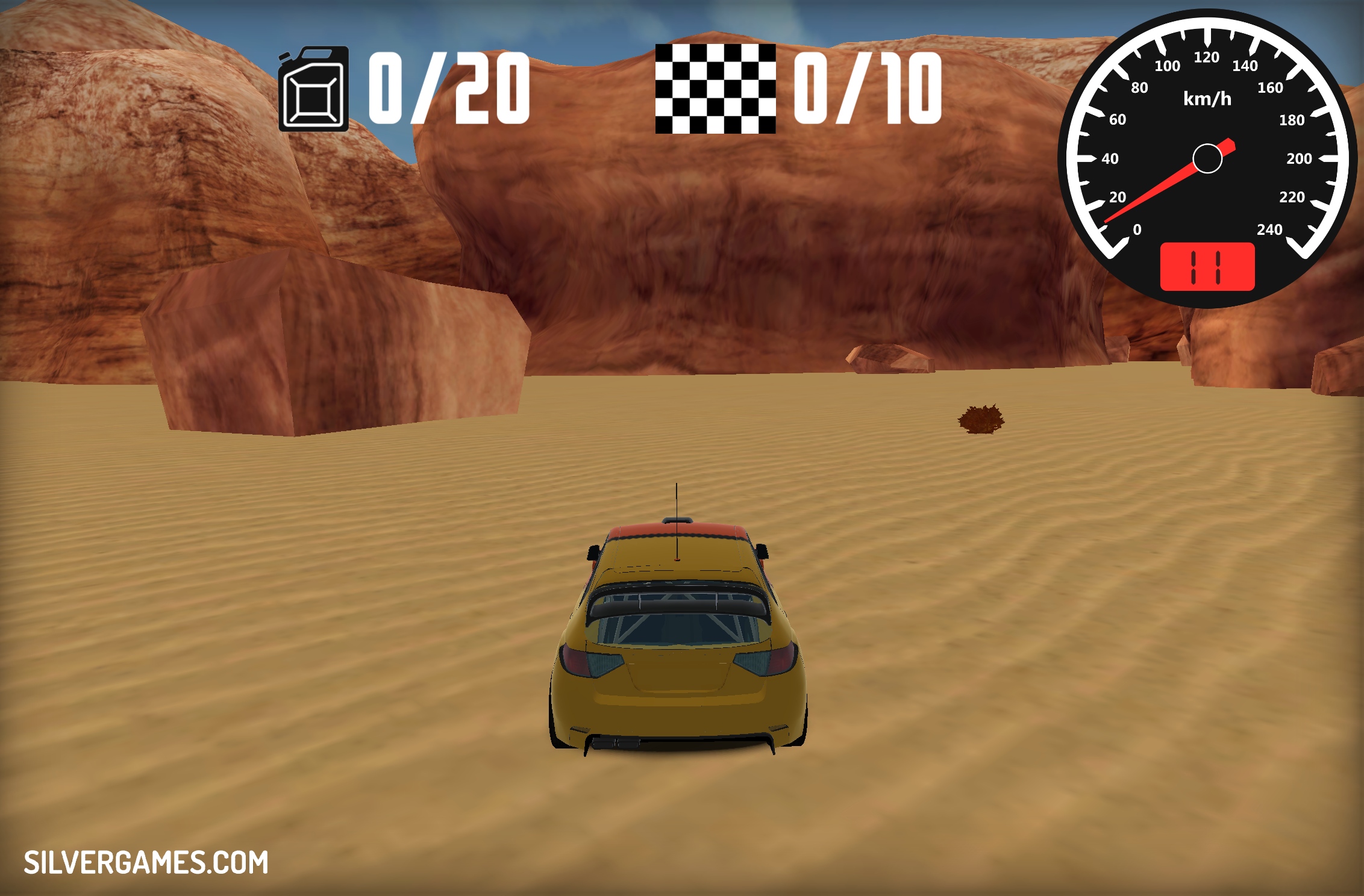Screen dimensions: 1364x896
Task: Open the SILVERGAMES.COM watermark link
Action: point(146,862)
